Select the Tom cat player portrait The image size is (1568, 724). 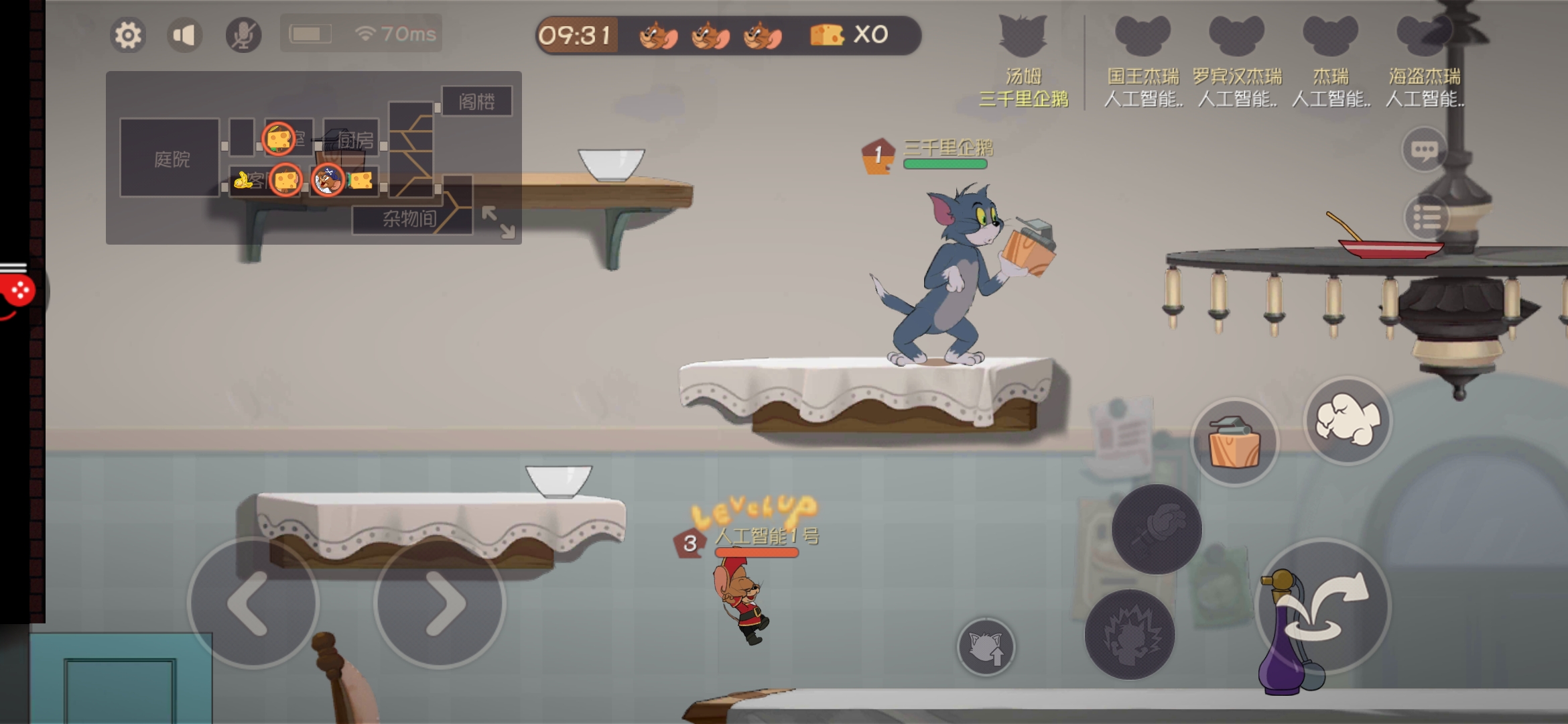(1023, 38)
